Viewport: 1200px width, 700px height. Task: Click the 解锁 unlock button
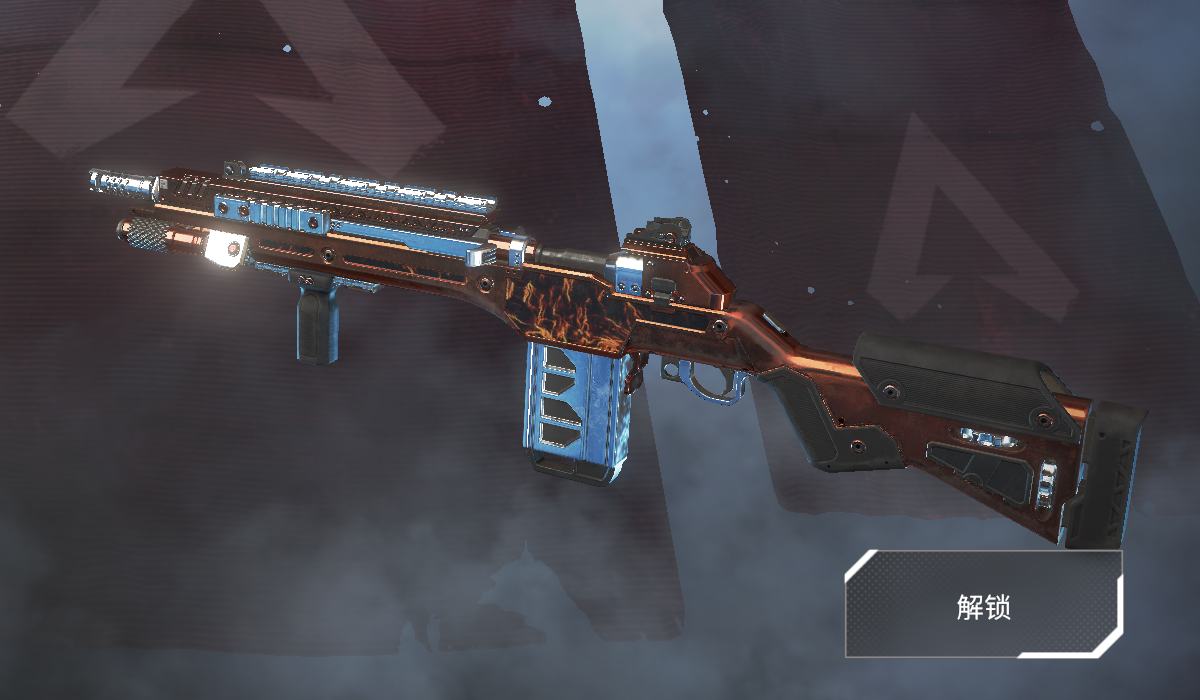(983, 604)
